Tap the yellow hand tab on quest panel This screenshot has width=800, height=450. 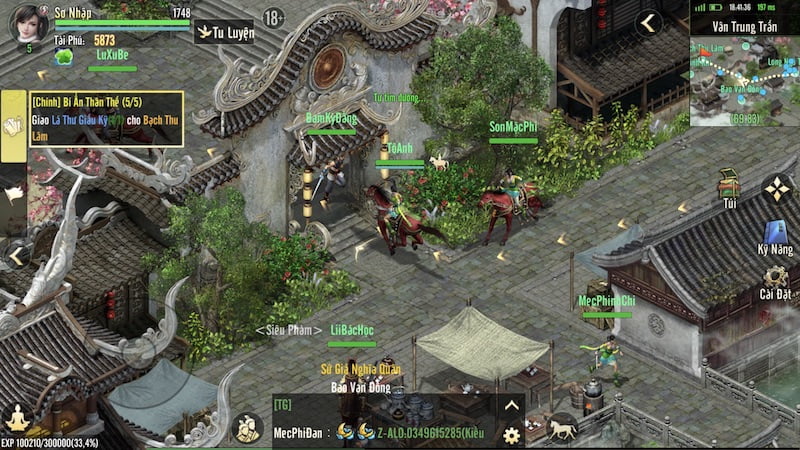tap(14, 127)
